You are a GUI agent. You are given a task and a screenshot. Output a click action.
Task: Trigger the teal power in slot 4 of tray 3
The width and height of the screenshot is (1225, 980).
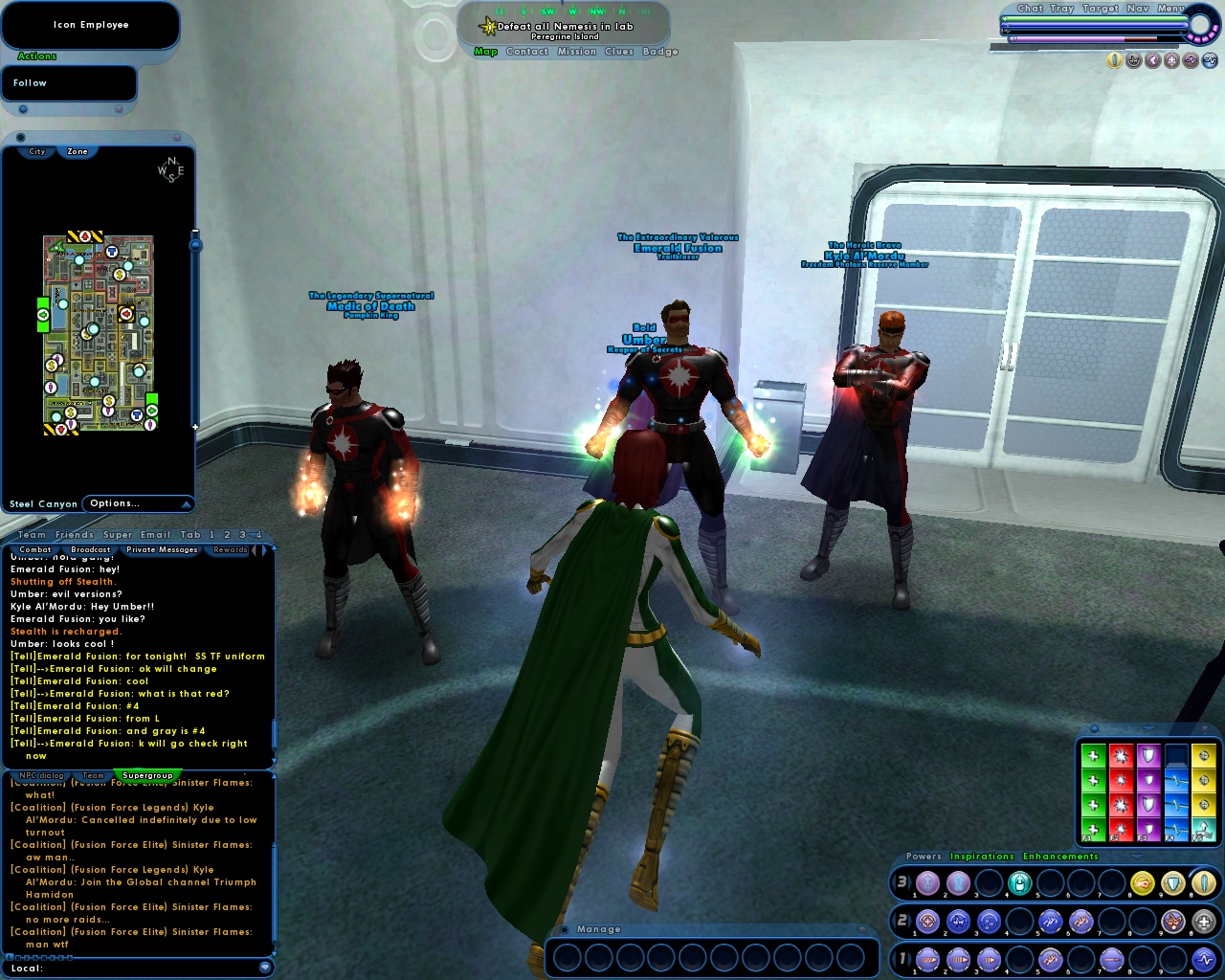click(x=1018, y=883)
